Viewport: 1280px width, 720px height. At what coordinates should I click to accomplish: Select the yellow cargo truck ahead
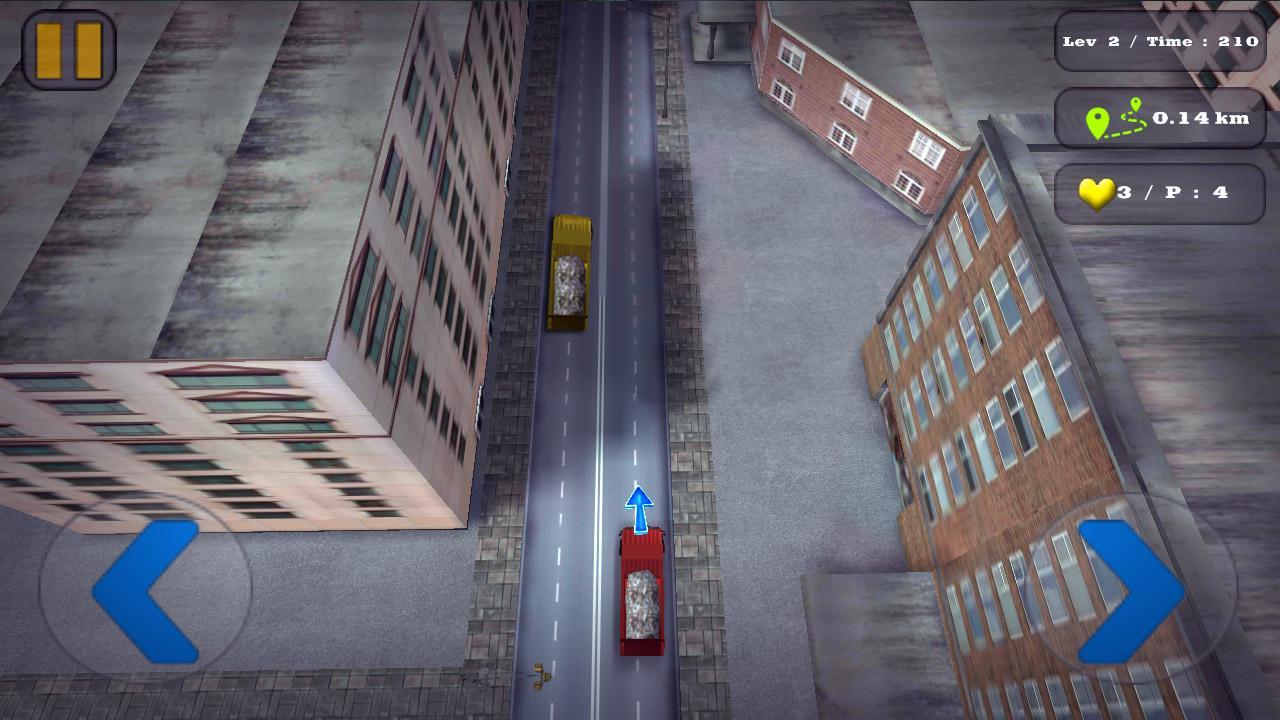[x=571, y=272]
